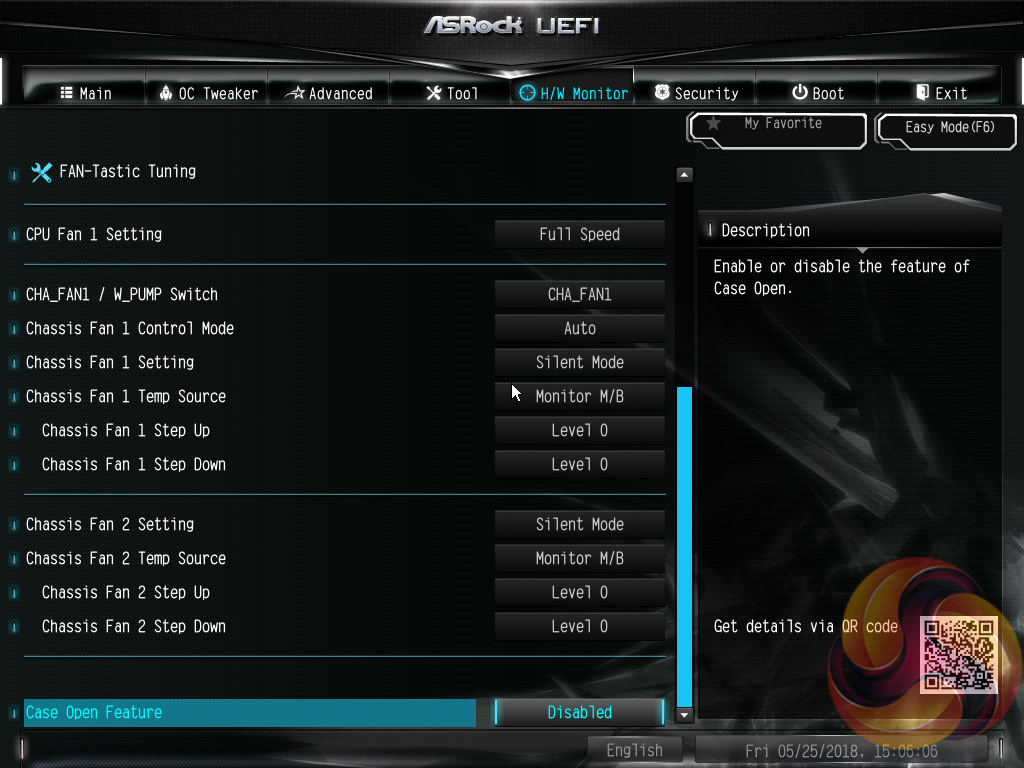Switch to Easy Mode

(x=949, y=128)
